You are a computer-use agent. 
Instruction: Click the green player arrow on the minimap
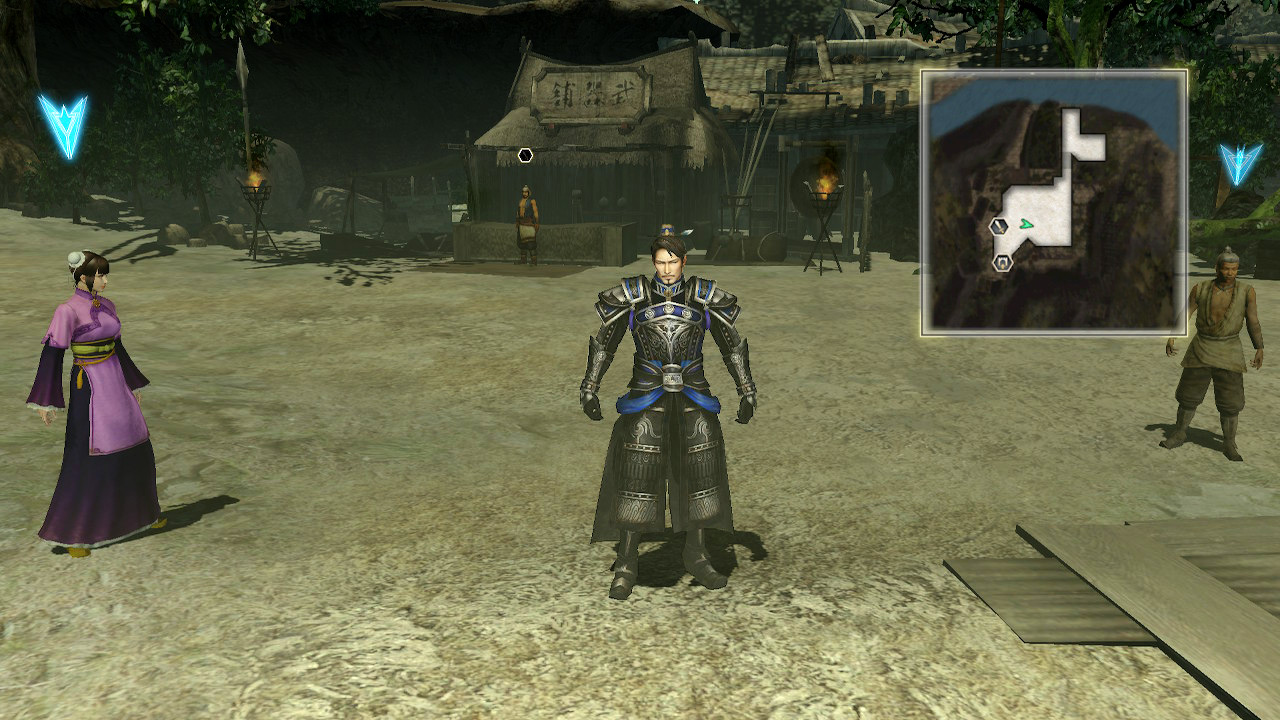1026,225
